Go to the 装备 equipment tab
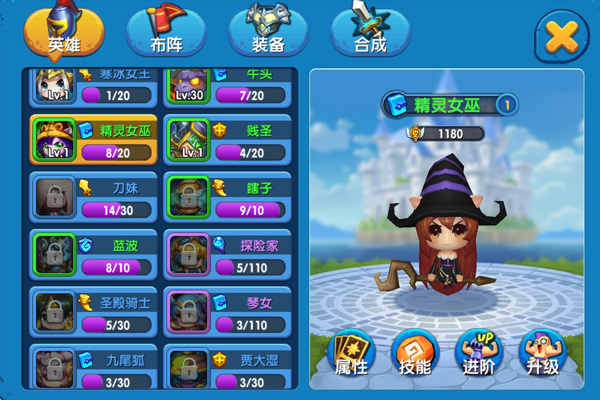Image resolution: width=600 pixels, height=400 pixels. click(x=268, y=35)
